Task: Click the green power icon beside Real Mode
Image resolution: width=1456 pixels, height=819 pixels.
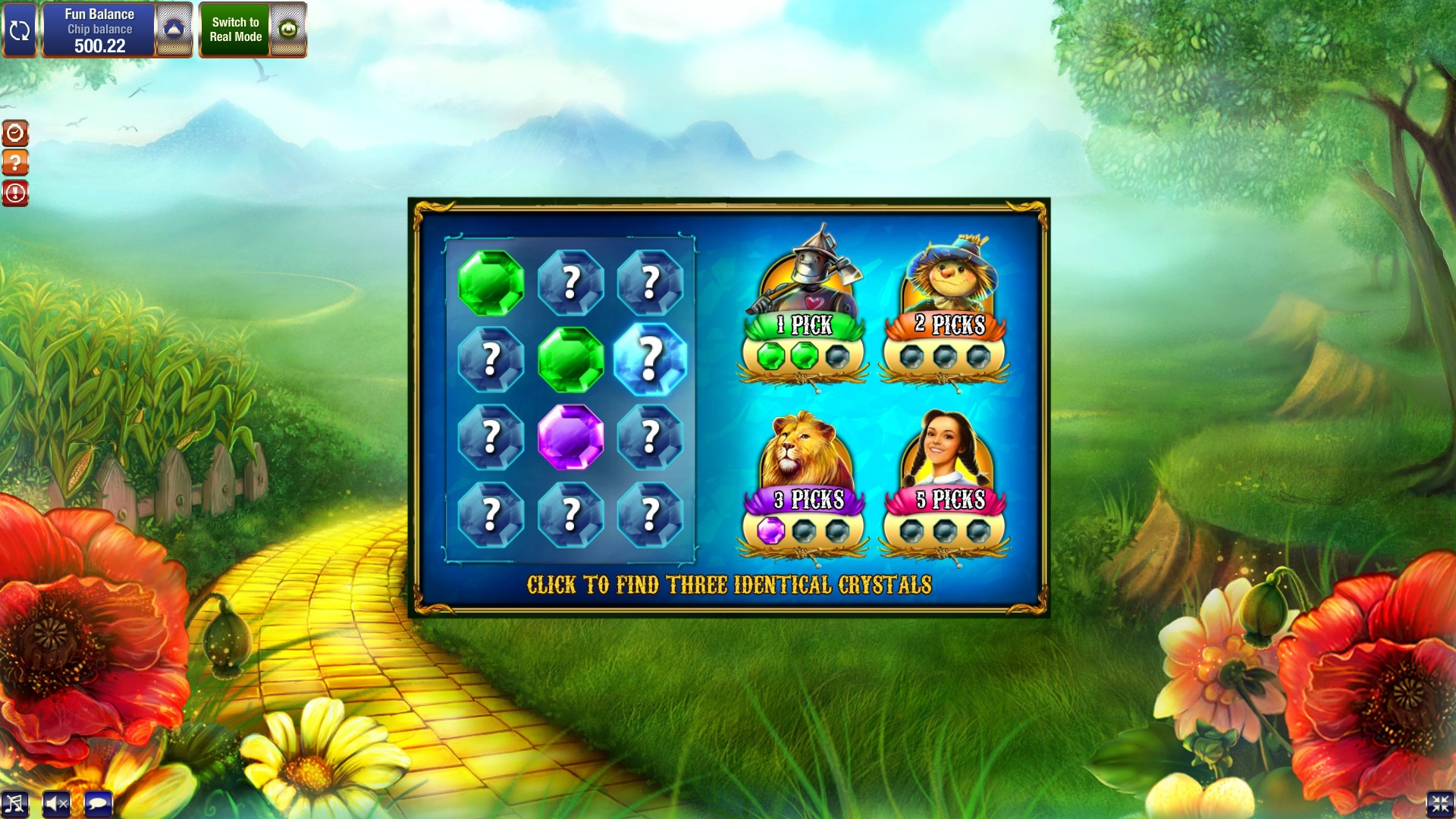Action: pyautogui.click(x=288, y=30)
